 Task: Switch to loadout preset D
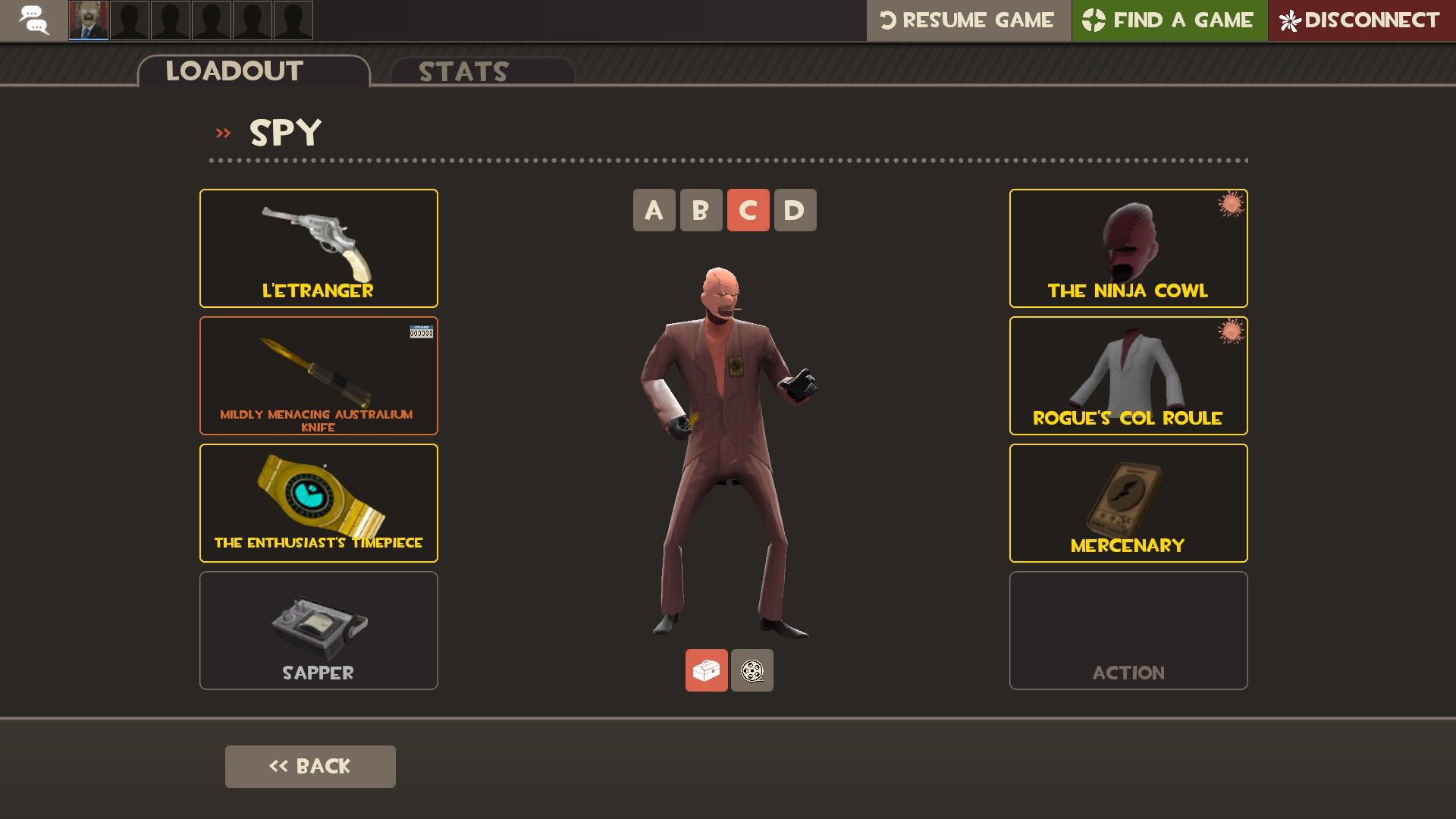click(x=795, y=210)
